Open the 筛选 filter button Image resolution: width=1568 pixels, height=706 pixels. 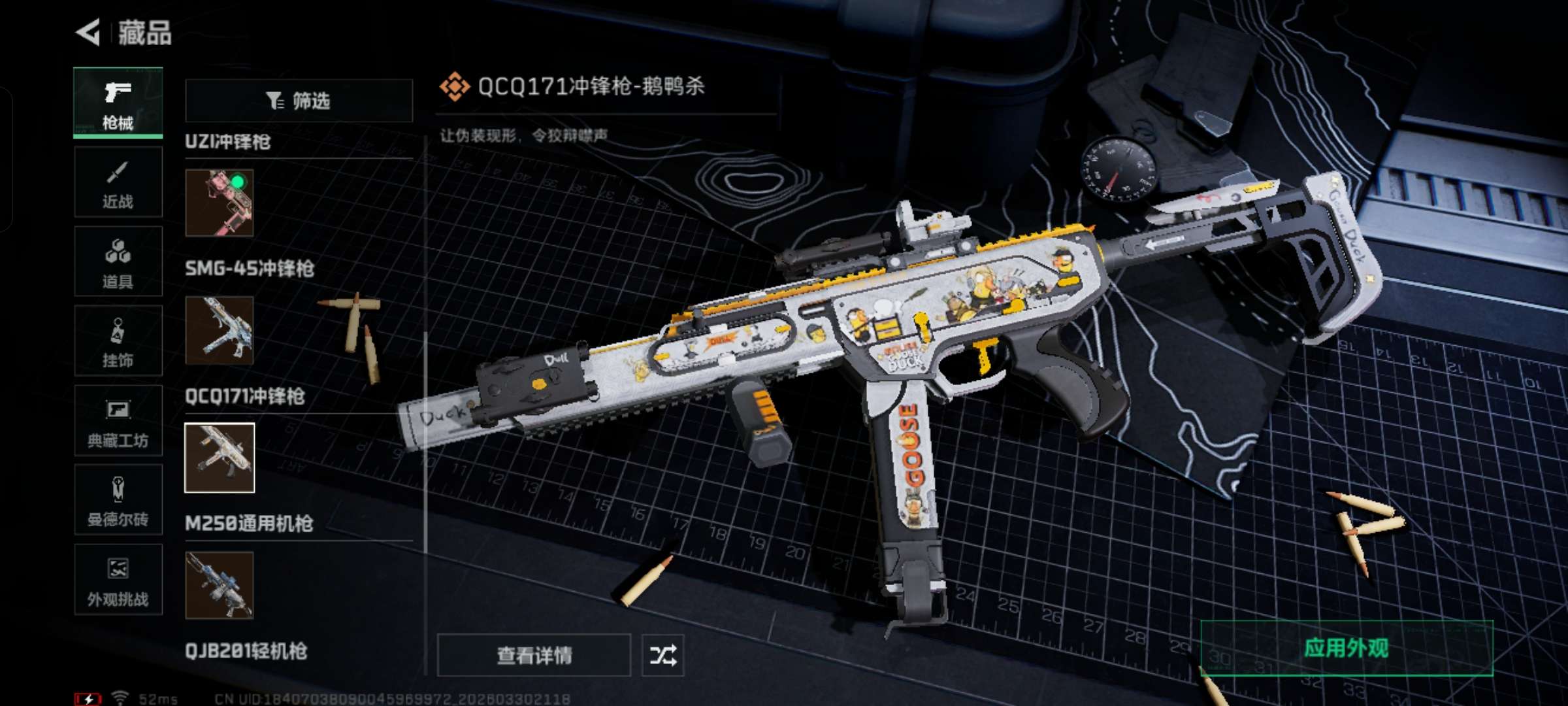coord(299,101)
